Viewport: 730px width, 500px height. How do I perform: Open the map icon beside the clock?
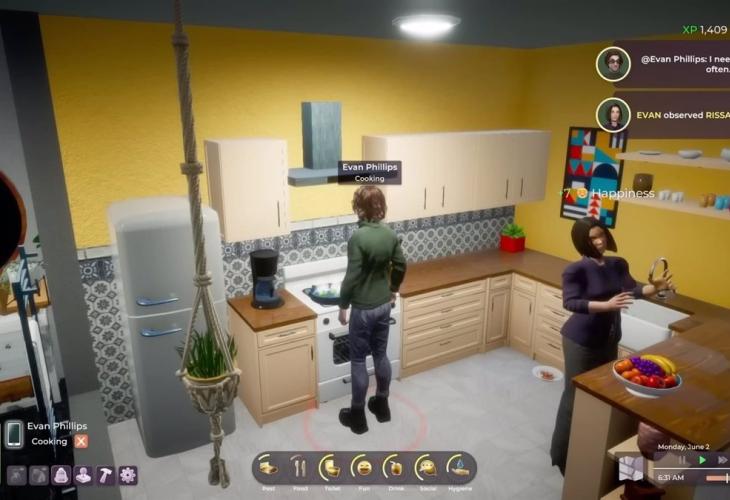(x=631, y=468)
